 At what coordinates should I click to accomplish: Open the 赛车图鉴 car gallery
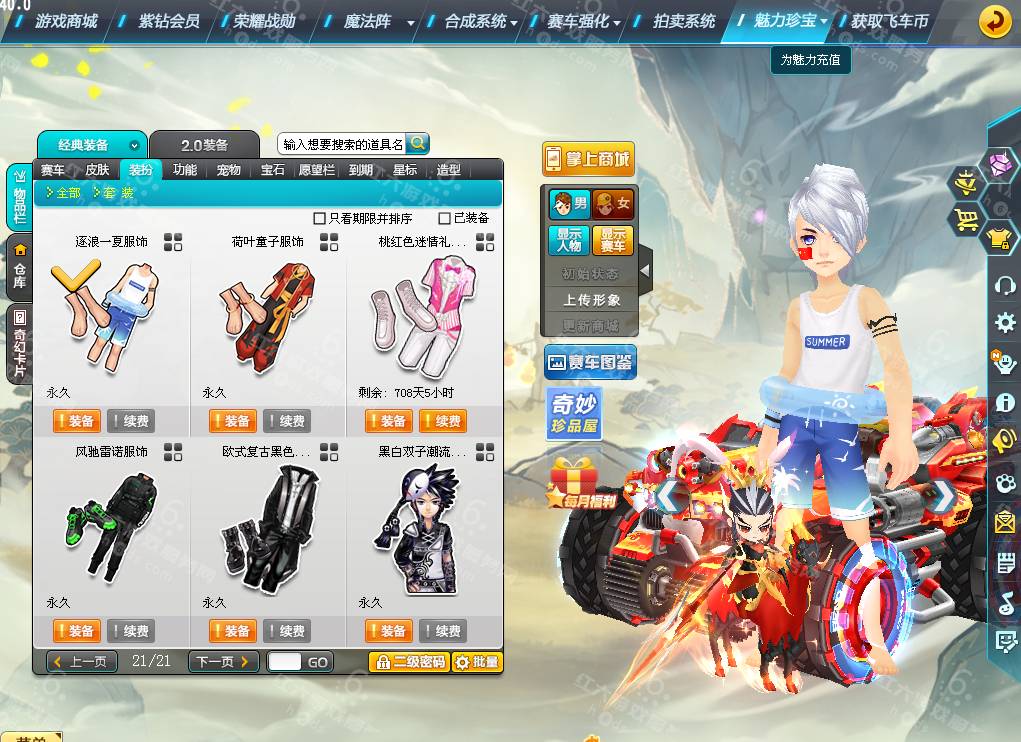pos(590,363)
